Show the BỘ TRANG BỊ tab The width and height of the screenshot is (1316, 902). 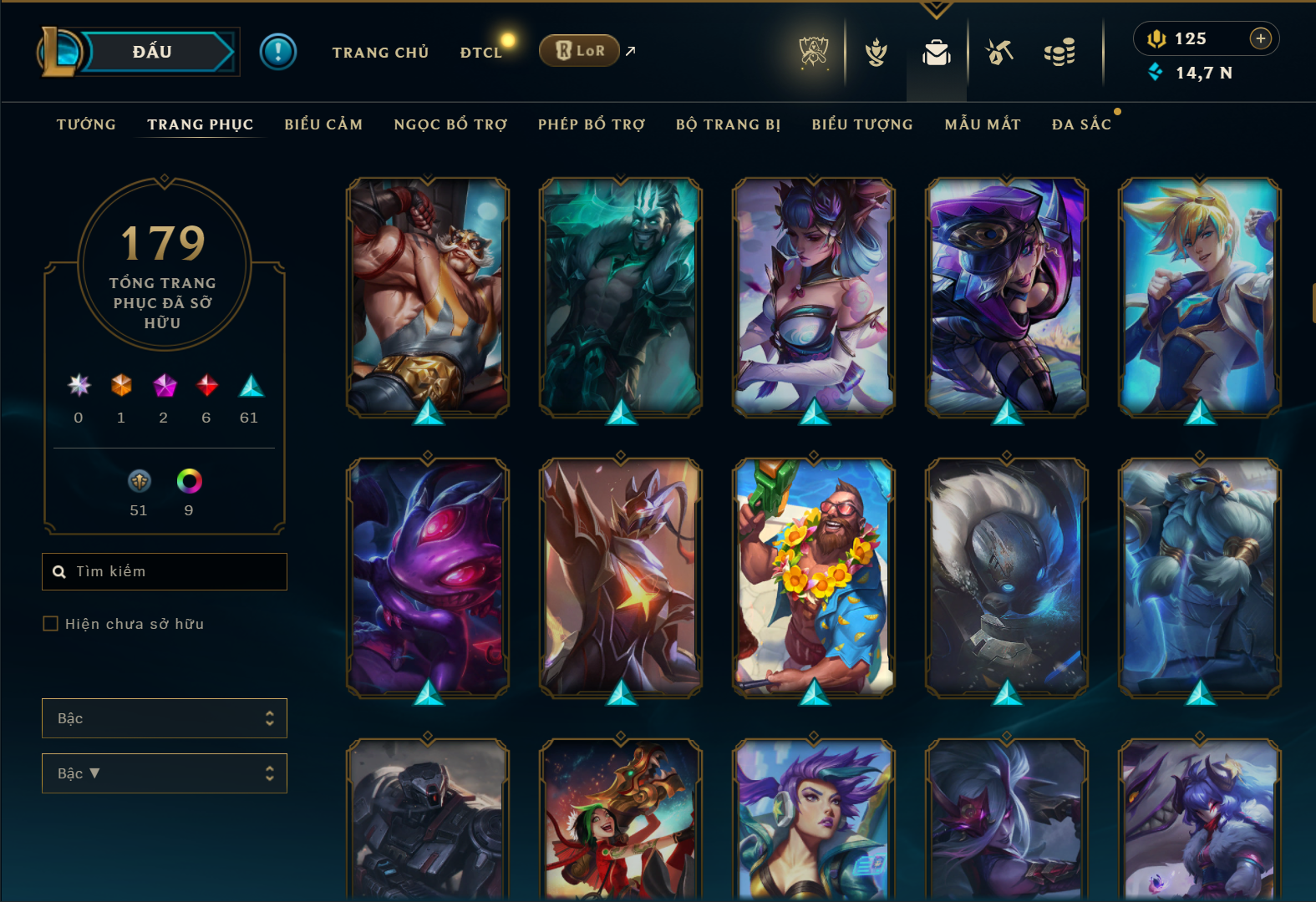728,124
